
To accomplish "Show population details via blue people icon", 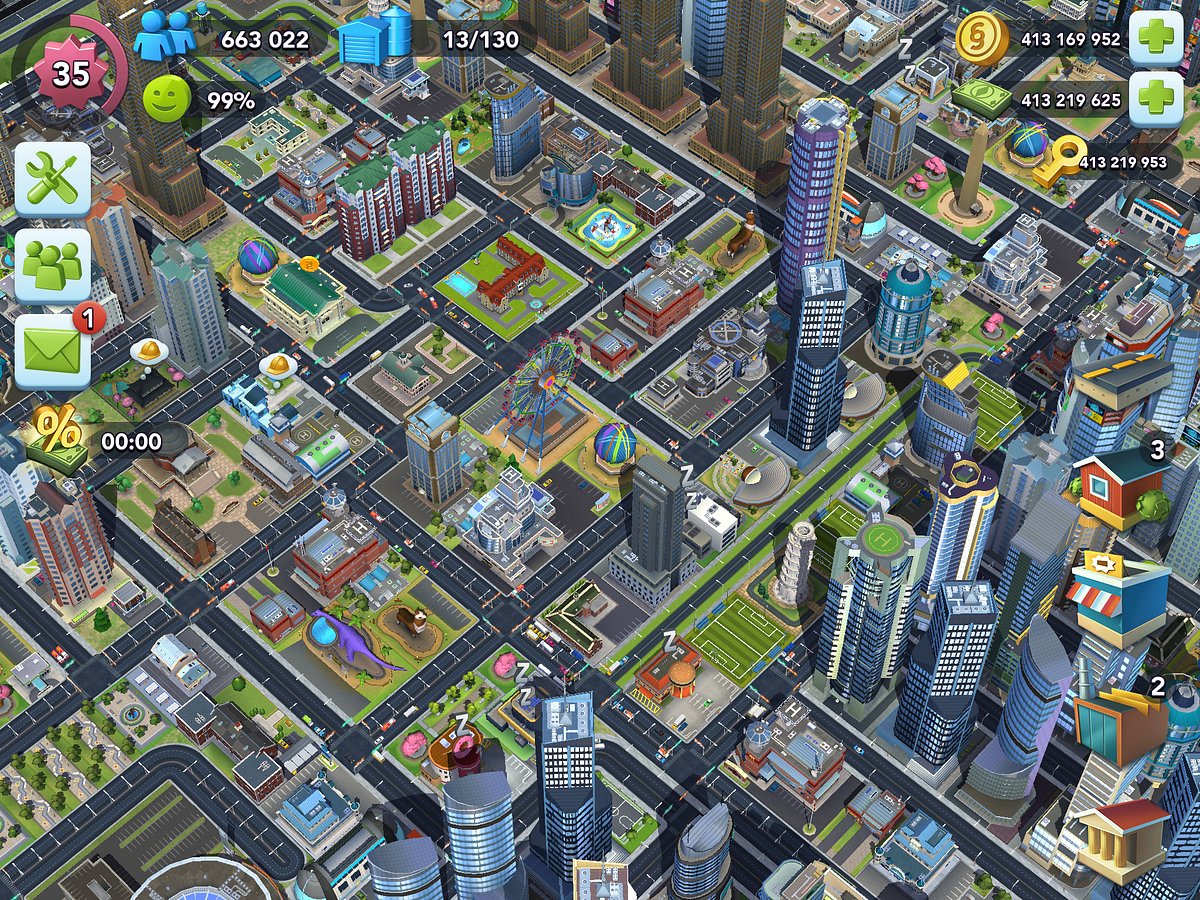I will point(164,38).
